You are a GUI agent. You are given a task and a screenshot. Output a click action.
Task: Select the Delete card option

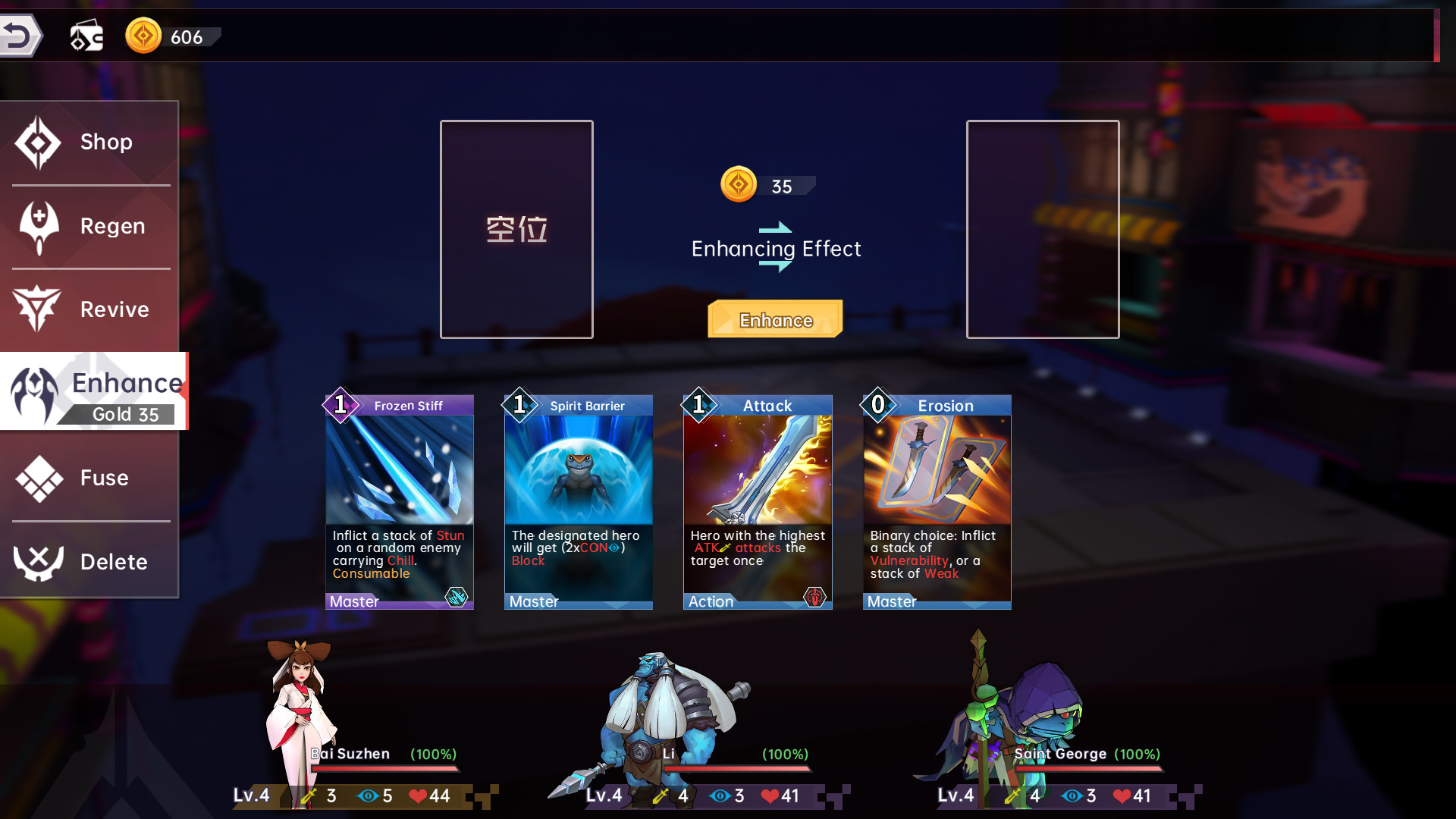coord(39,561)
